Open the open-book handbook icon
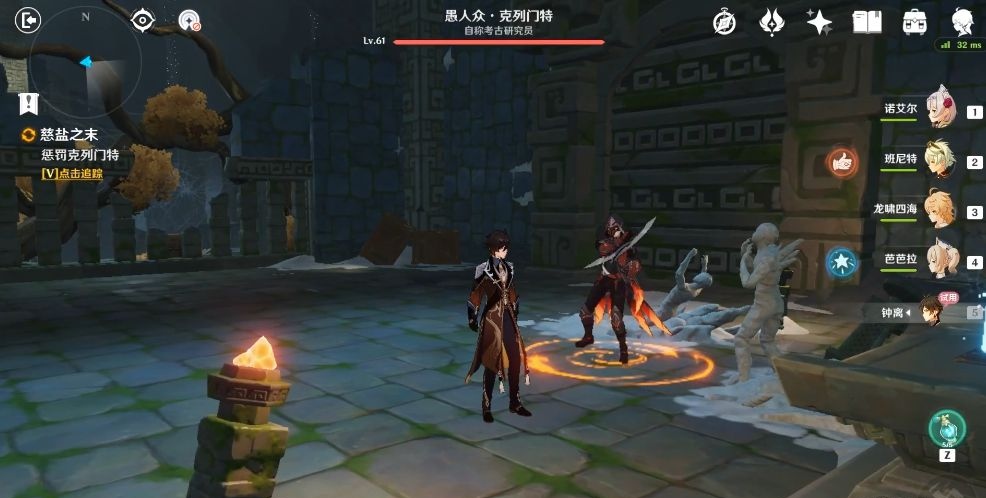This screenshot has width=986, height=498. tap(866, 22)
